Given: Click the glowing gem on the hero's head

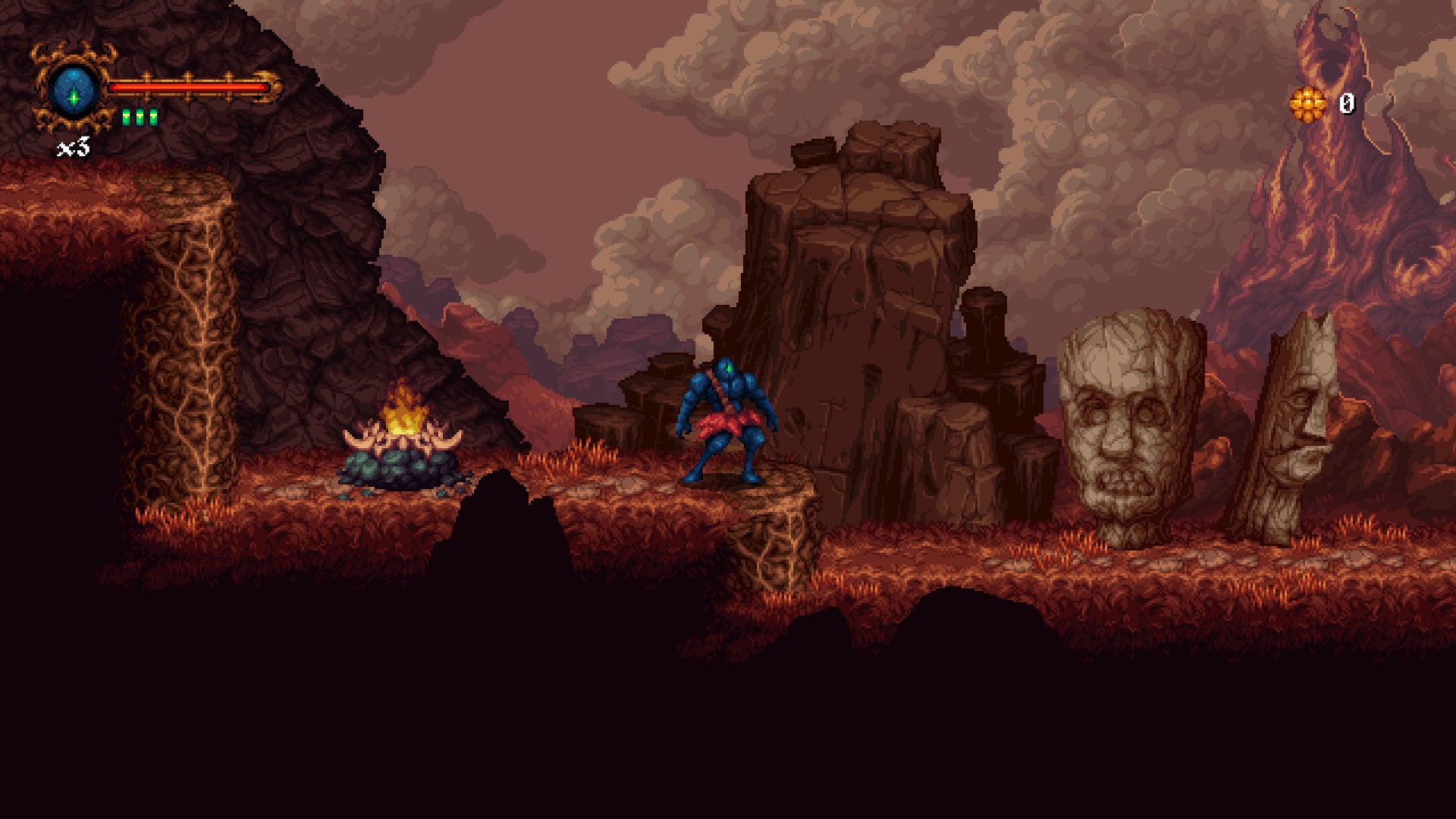Looking at the screenshot, I should coord(730,367).
